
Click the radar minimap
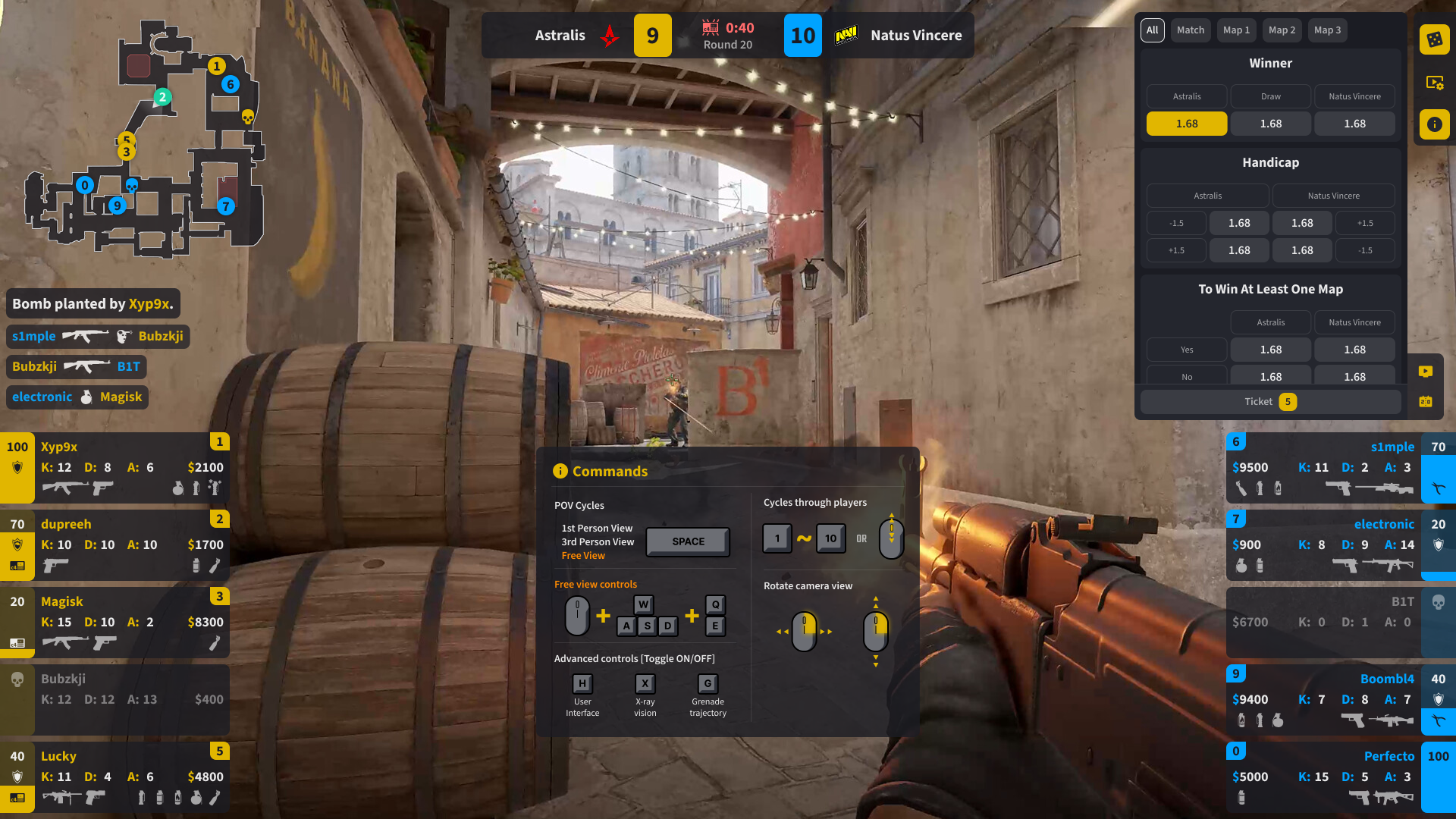[x=144, y=136]
